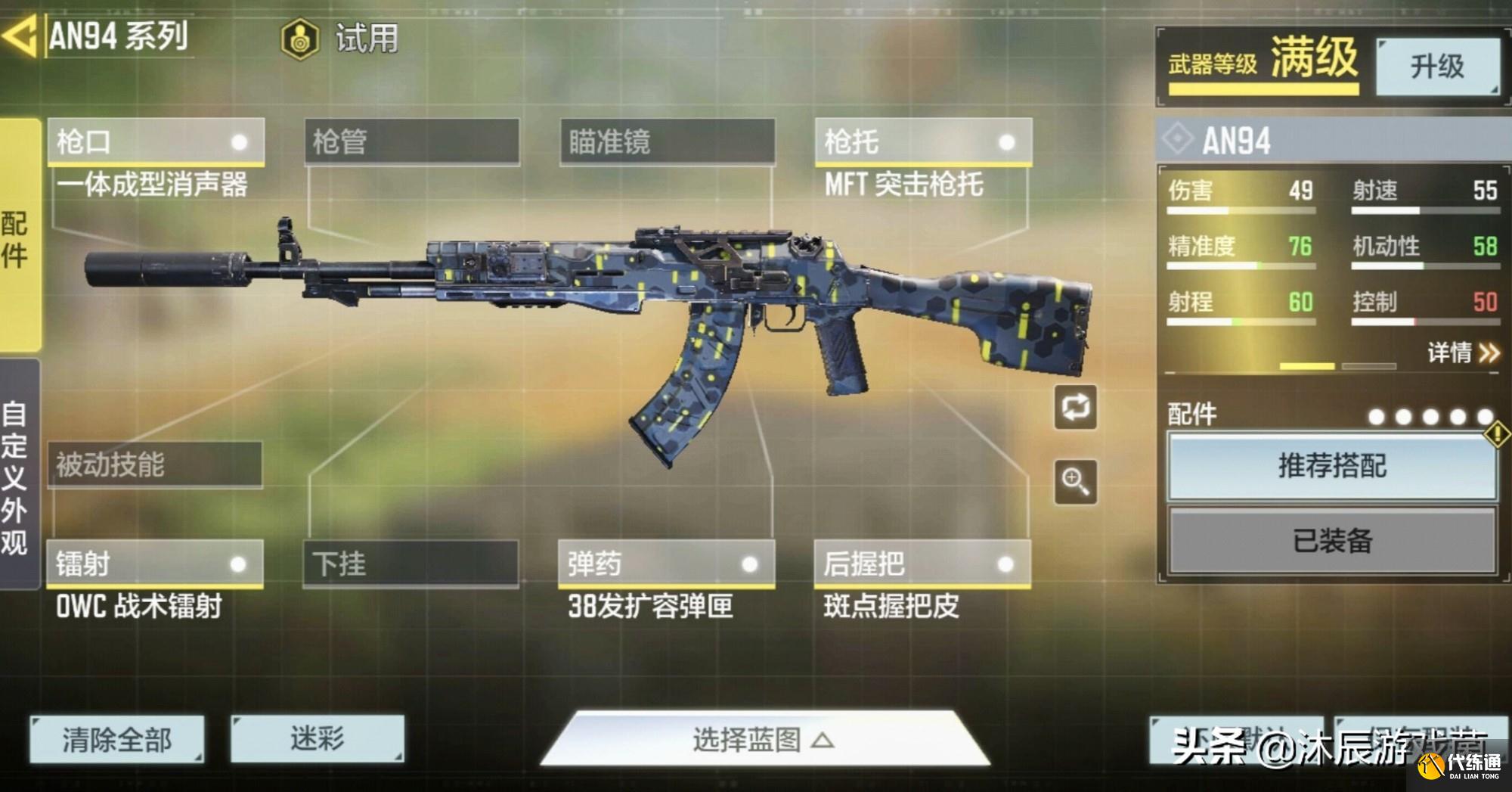Open the 被动技能 perk slot
Image resolution: width=1512 pixels, height=792 pixels.
click(x=155, y=464)
